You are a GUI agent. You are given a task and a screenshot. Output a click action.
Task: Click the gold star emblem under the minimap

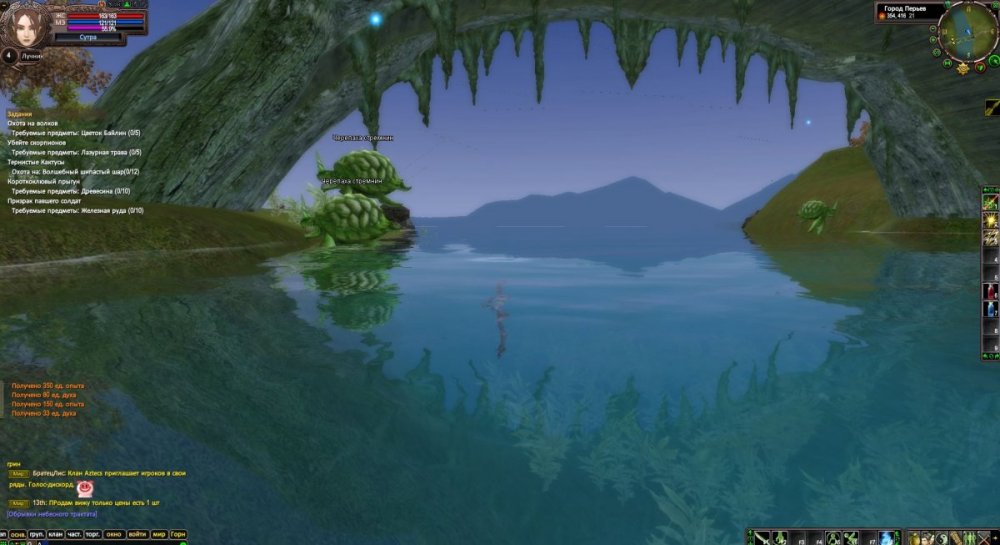[x=962, y=68]
